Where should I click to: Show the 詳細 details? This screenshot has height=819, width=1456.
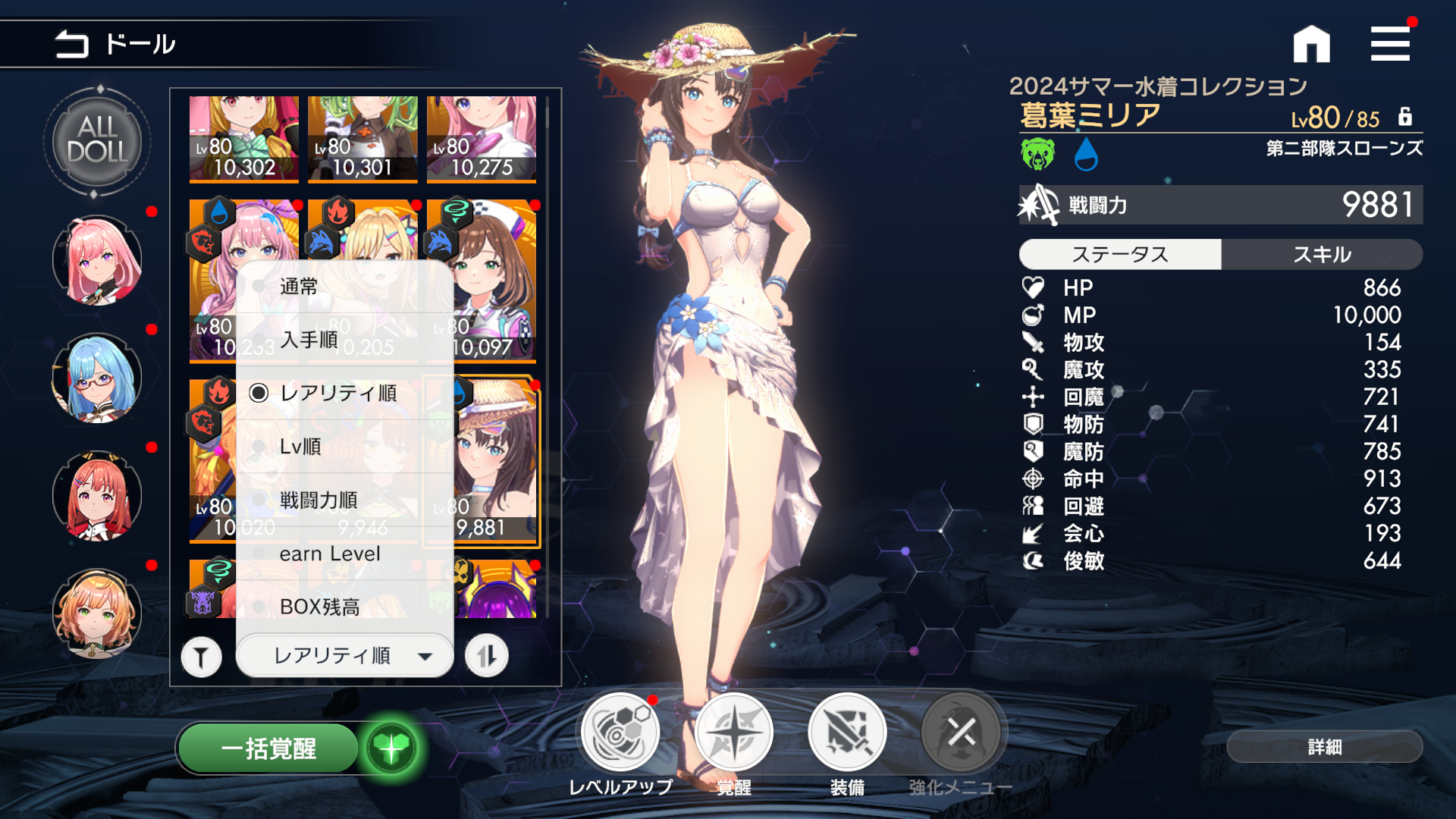[1324, 747]
